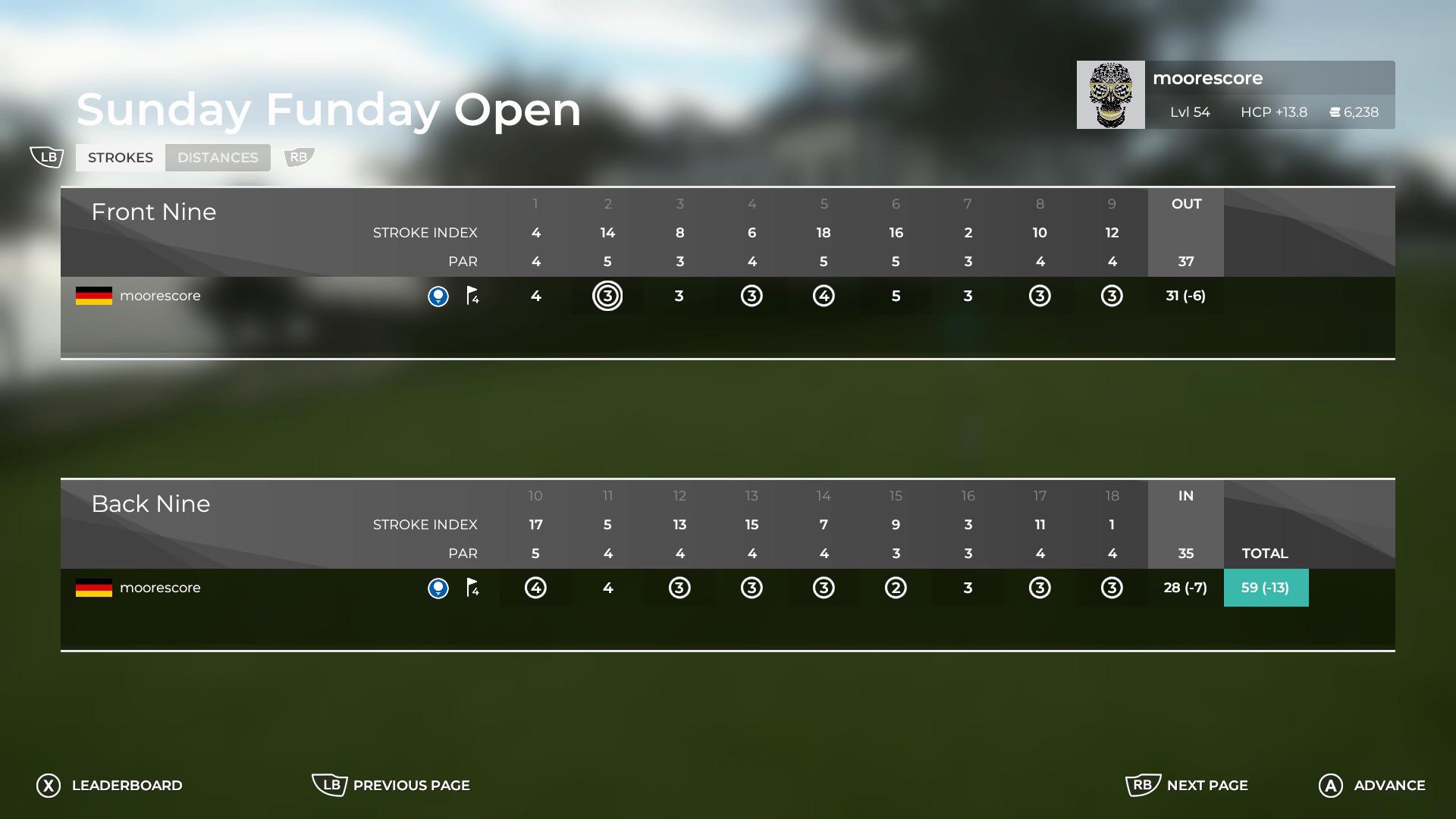
Task: Click the pin flag icon in Back Nine row
Action: pos(472,588)
